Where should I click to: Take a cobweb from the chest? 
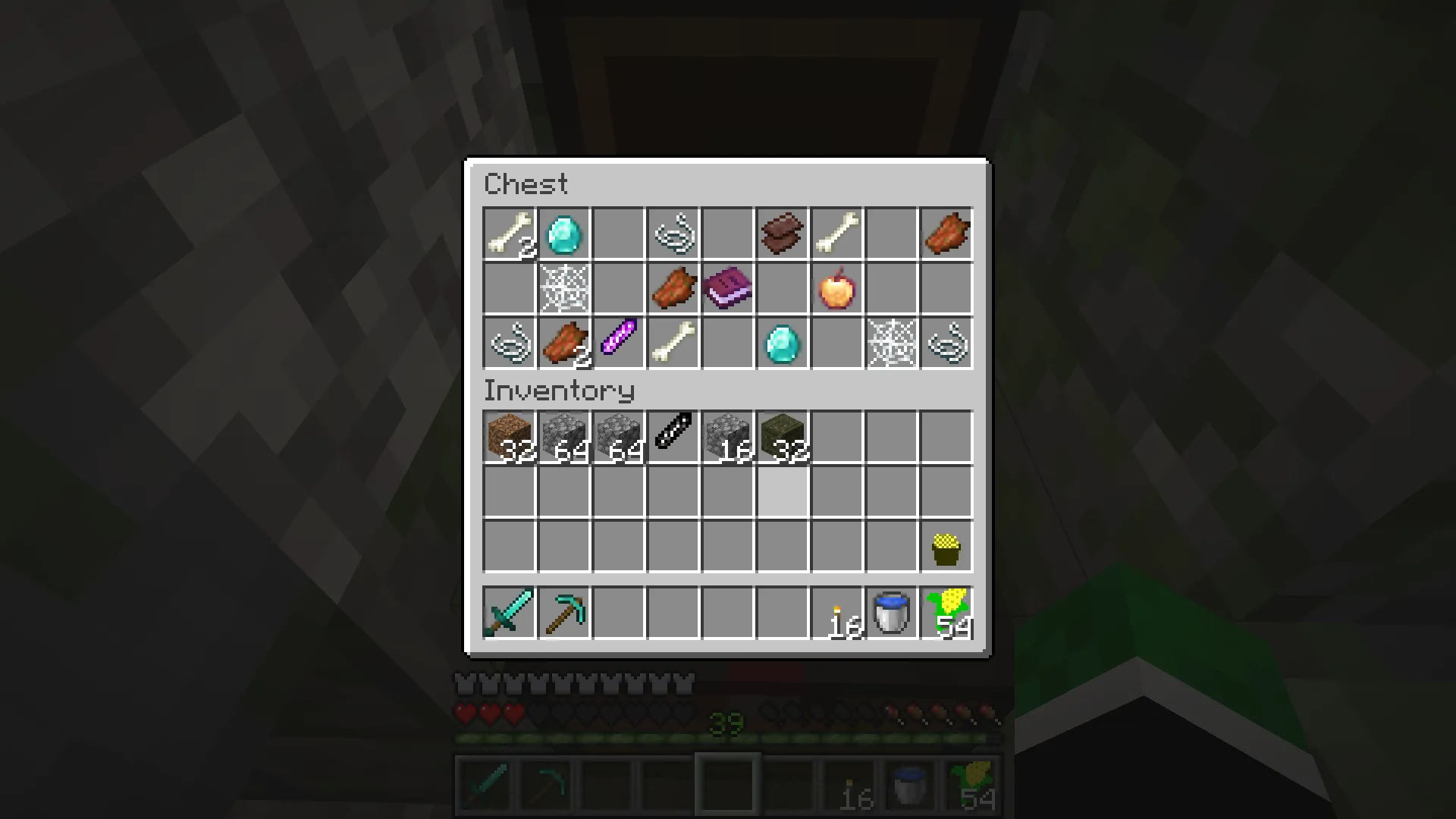tap(563, 287)
